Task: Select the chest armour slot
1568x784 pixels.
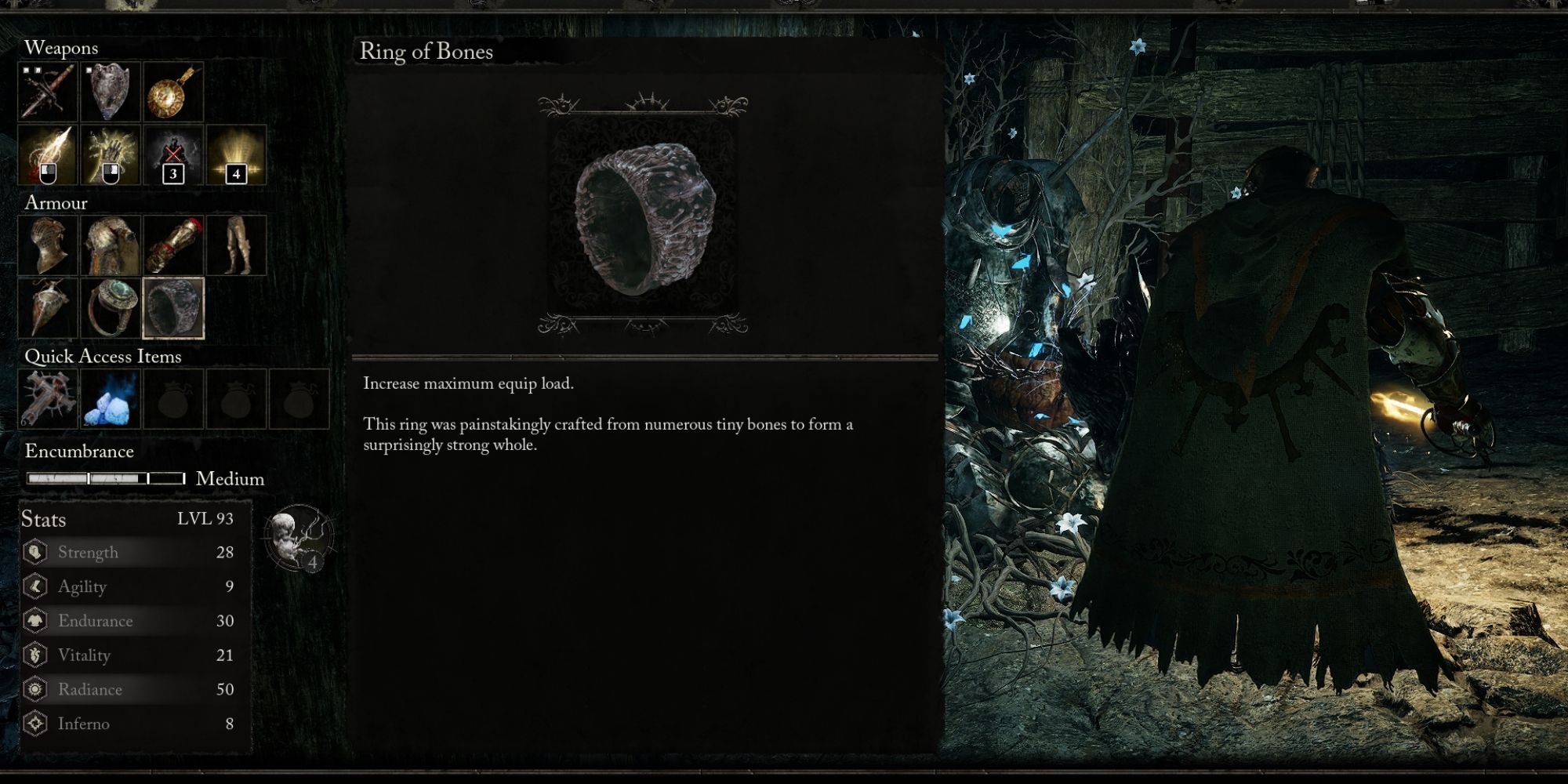Action: (x=110, y=245)
